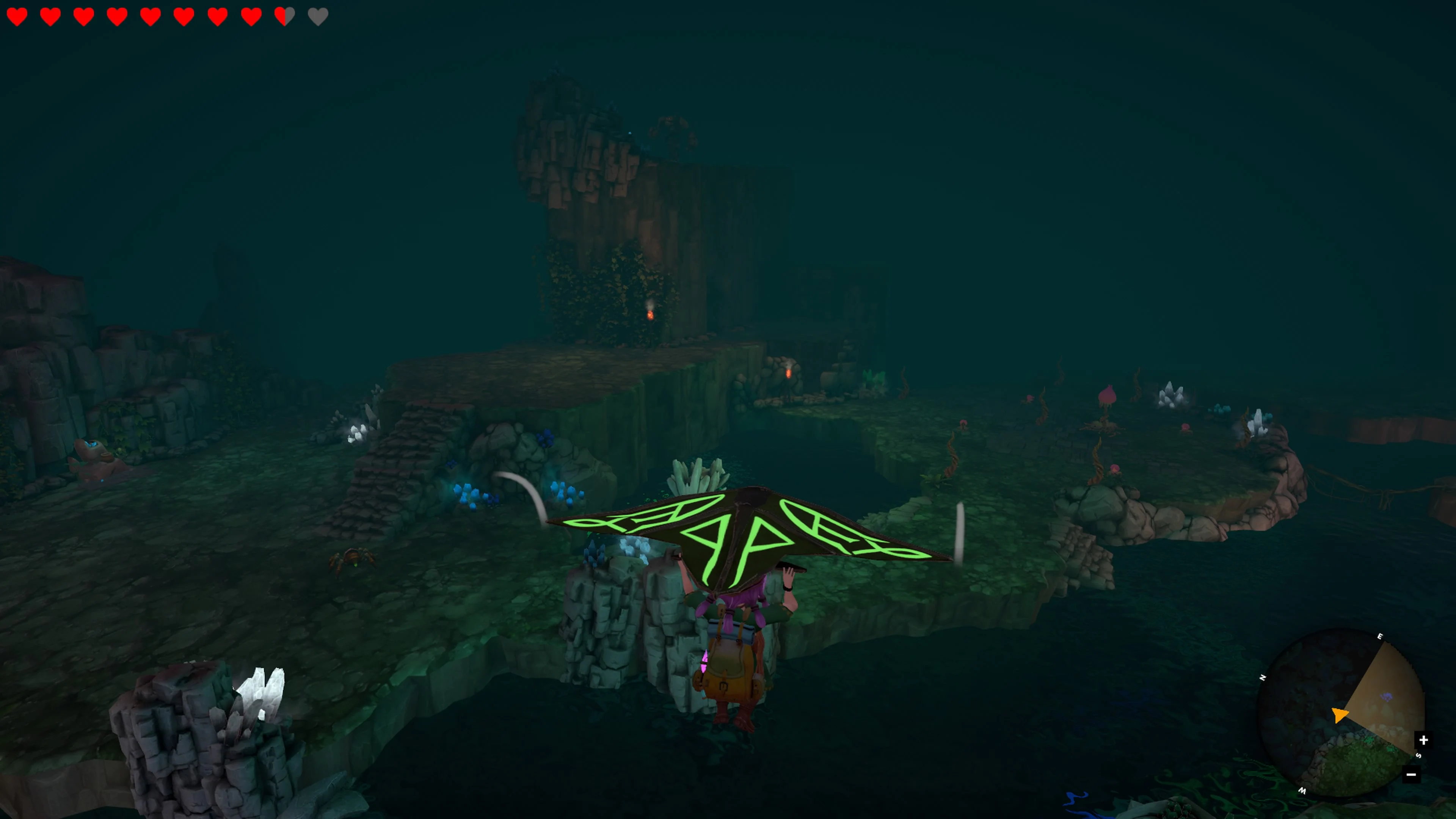Click the purple flower marker on the minimap
Viewport: 1456px width, 819px height.
click(x=1387, y=698)
